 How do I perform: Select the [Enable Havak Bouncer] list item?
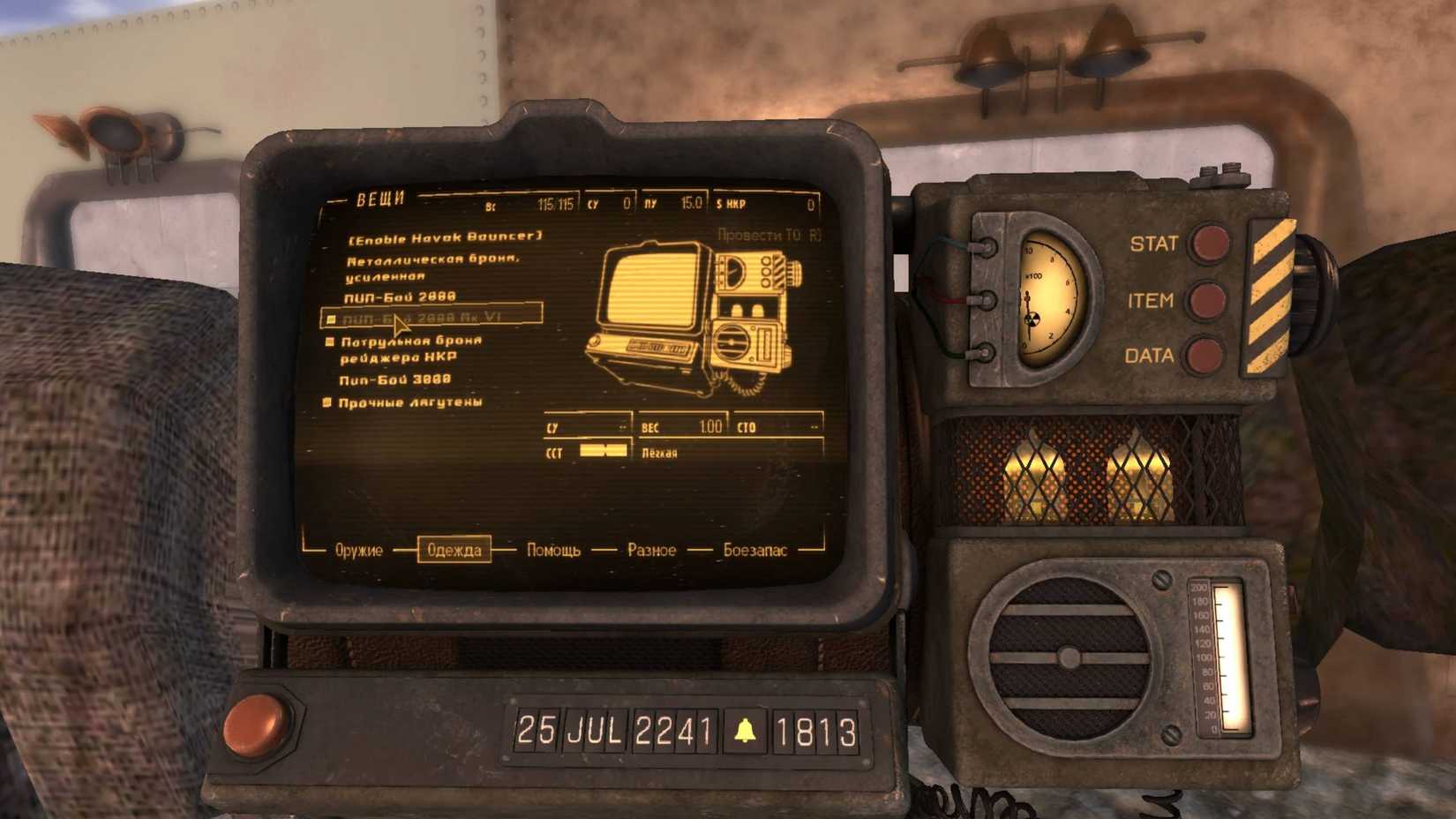coord(446,237)
